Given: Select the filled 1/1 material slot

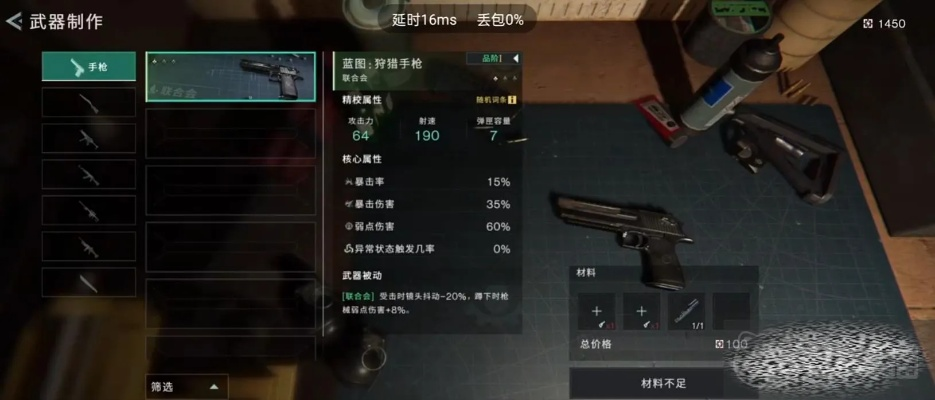Looking at the screenshot, I should click(687, 310).
